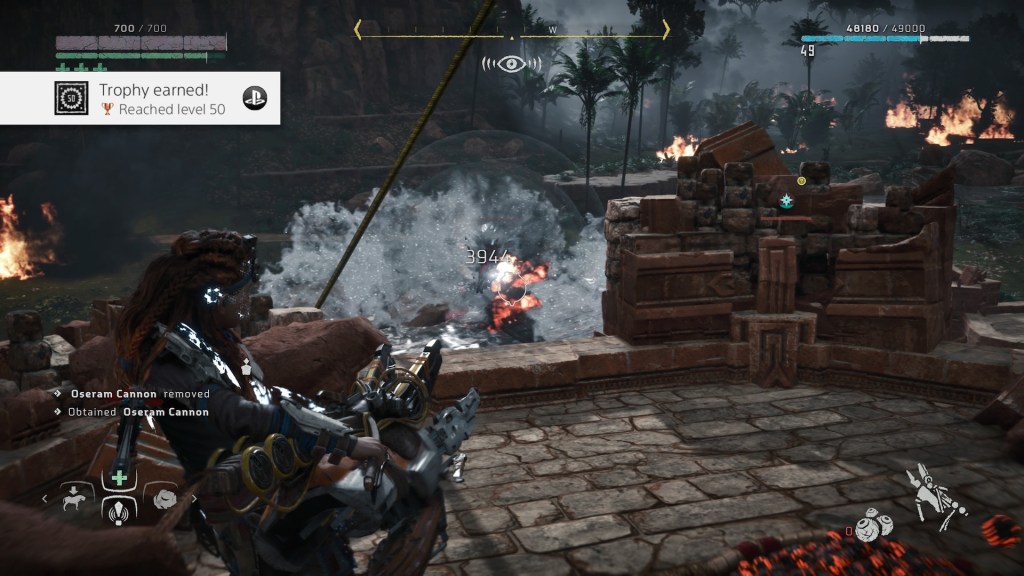Choose the lure call tool slot

[x=119, y=509]
